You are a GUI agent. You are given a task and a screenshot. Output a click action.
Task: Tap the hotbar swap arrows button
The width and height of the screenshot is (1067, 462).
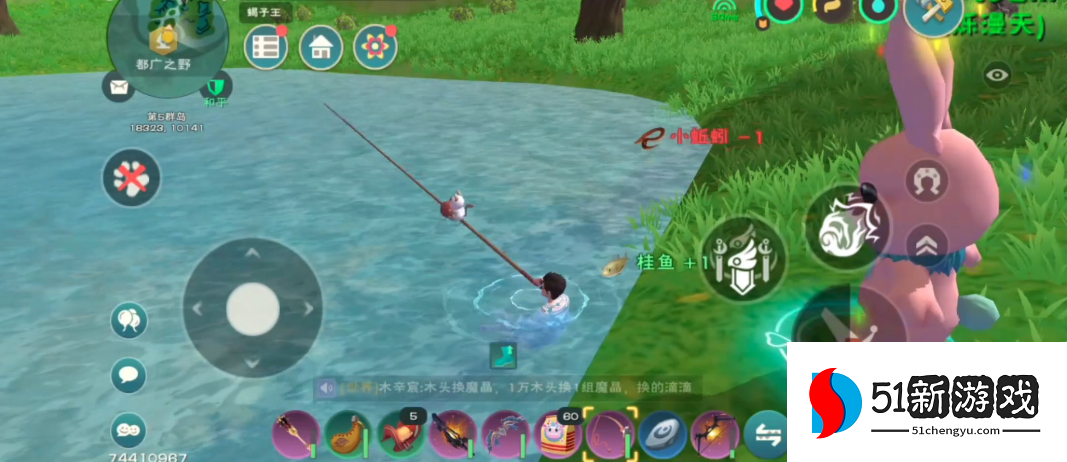(766, 434)
